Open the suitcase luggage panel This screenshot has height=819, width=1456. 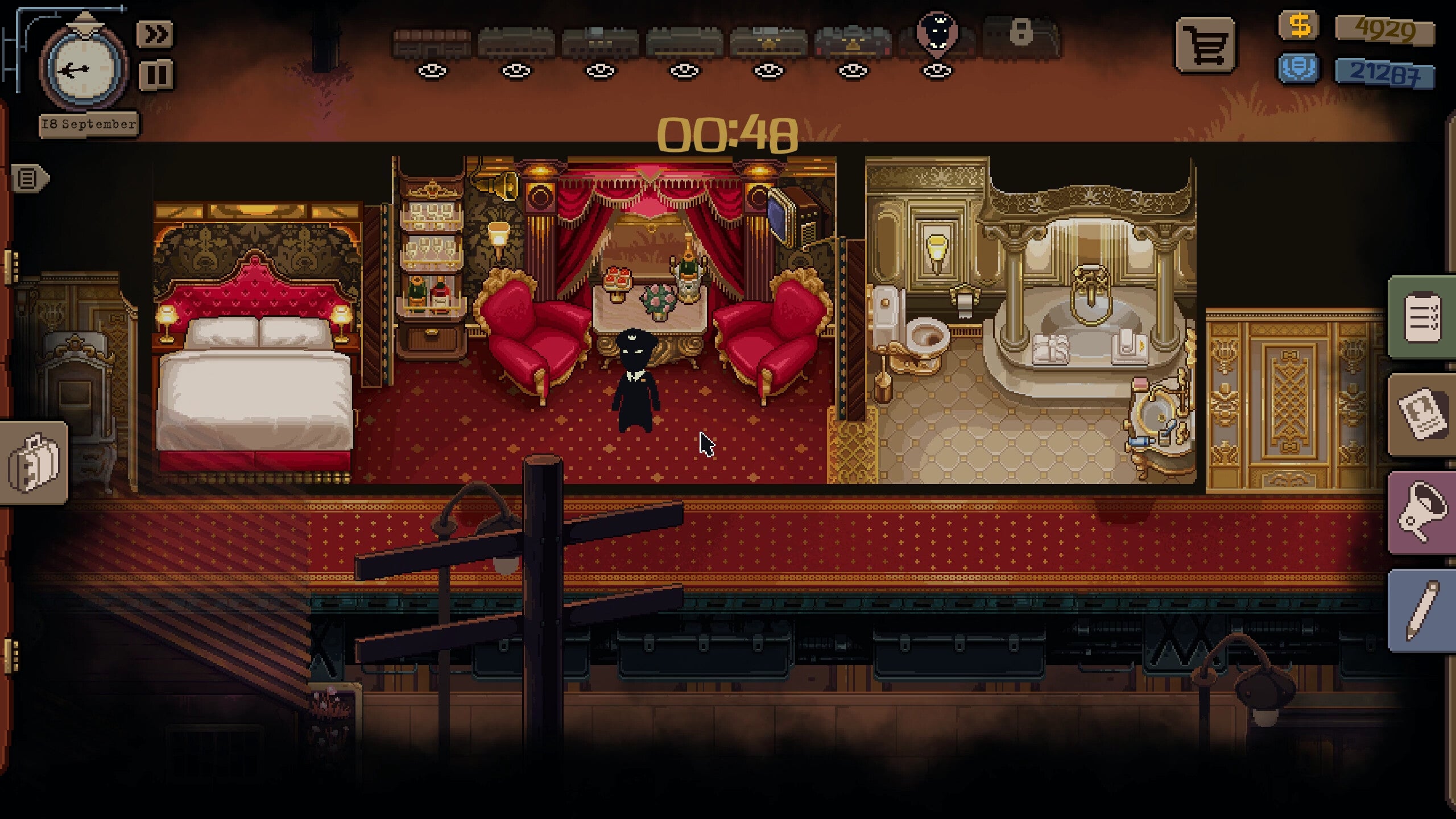[34, 462]
